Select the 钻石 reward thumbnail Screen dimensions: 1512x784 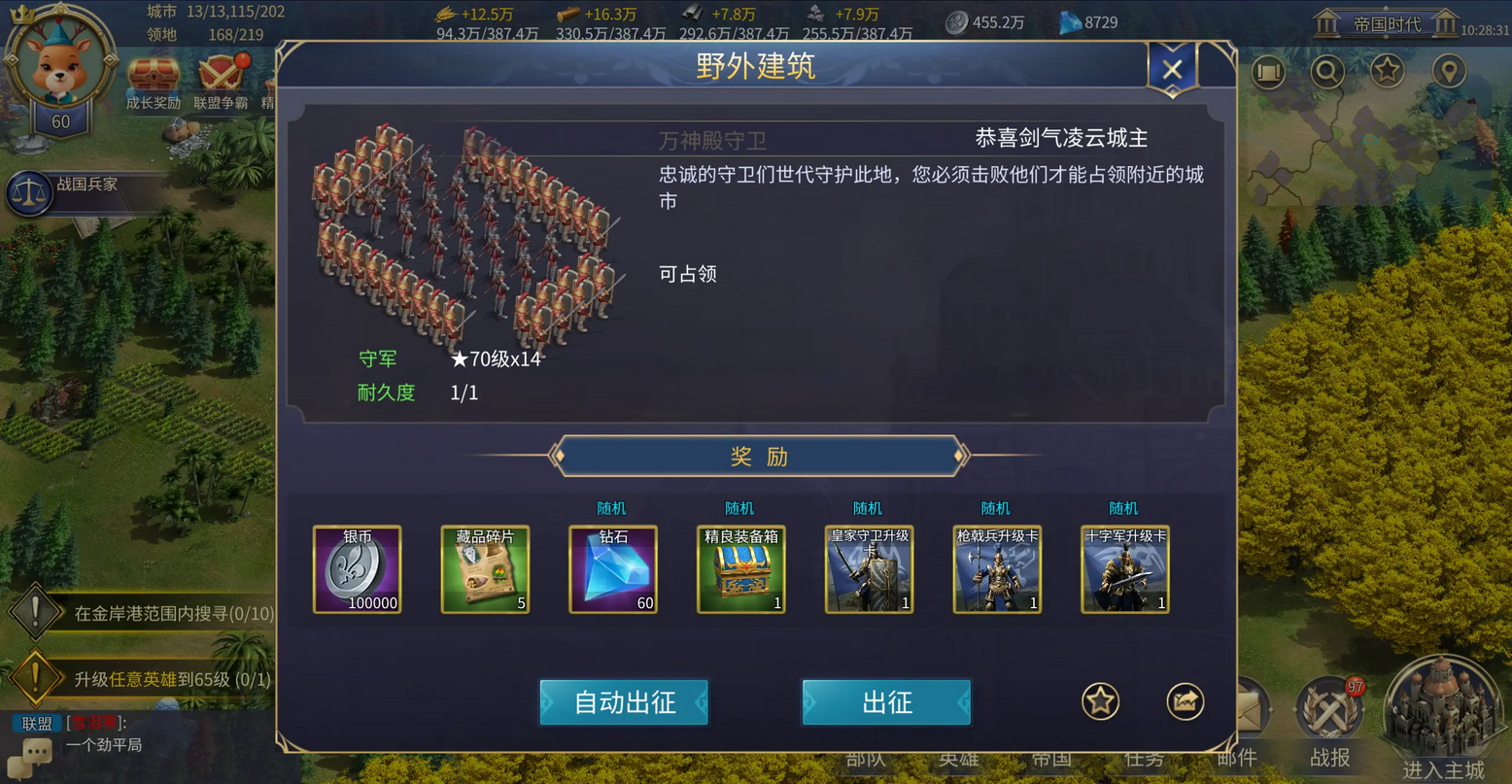pos(612,569)
